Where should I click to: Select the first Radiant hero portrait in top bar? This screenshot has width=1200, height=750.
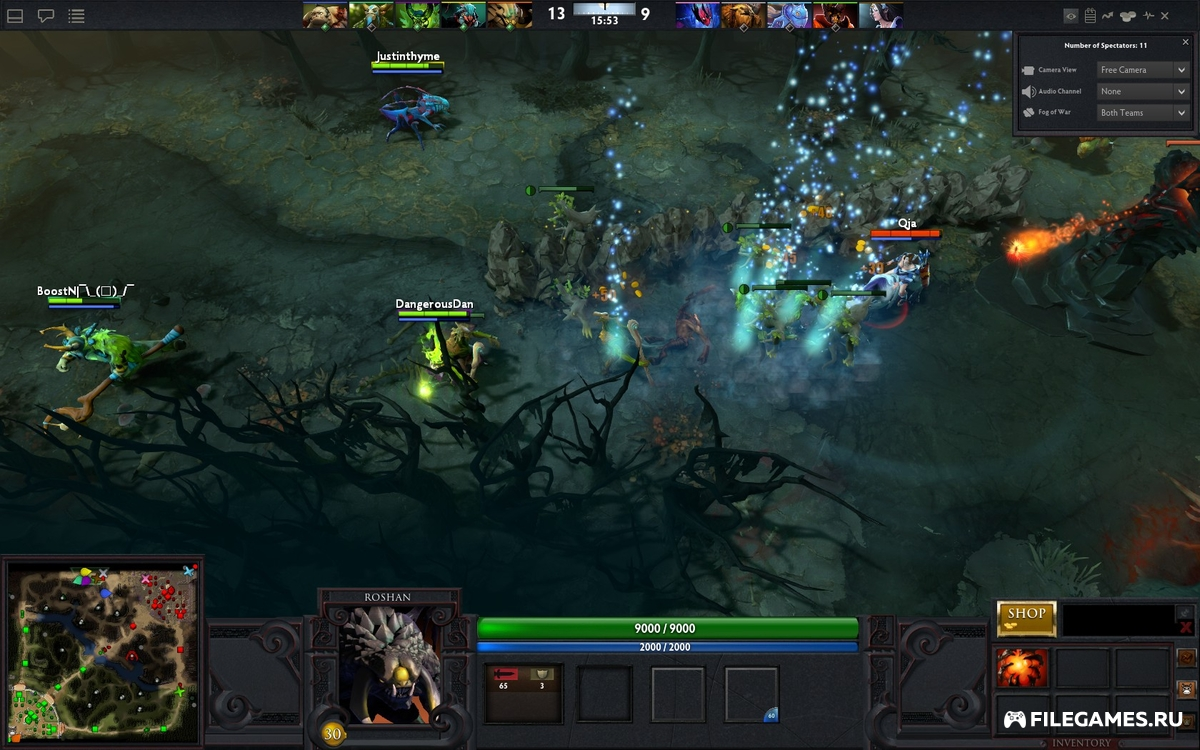coord(325,15)
